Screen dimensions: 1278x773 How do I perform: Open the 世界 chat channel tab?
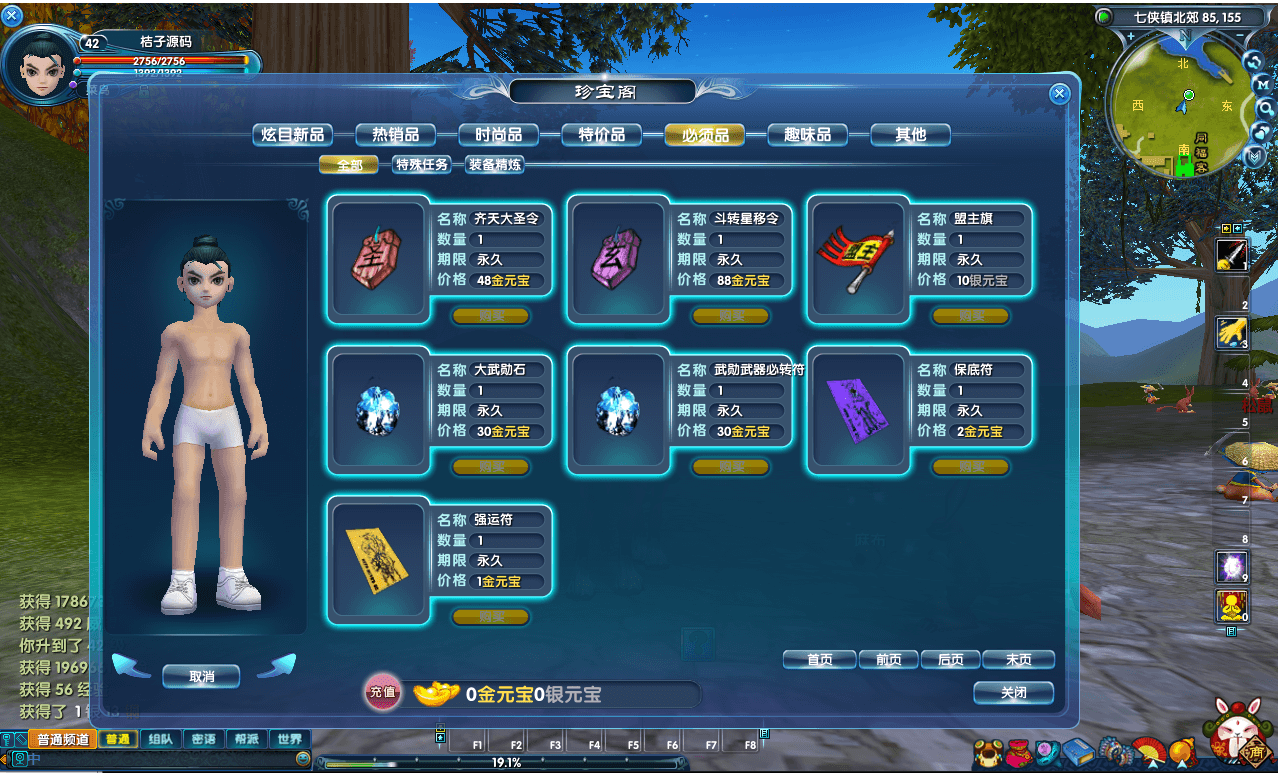289,740
